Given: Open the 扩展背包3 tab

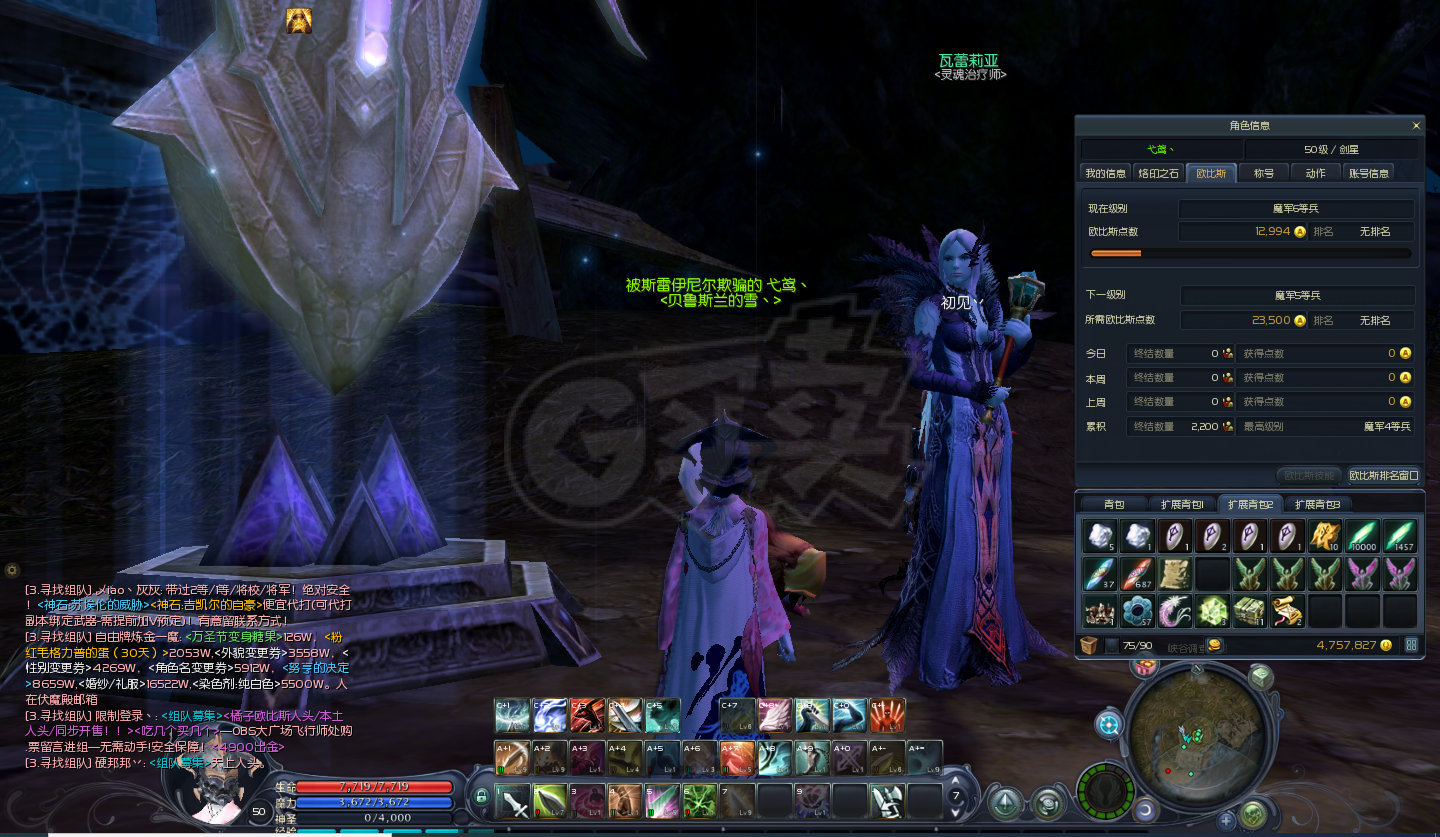Looking at the screenshot, I should pos(1318,504).
